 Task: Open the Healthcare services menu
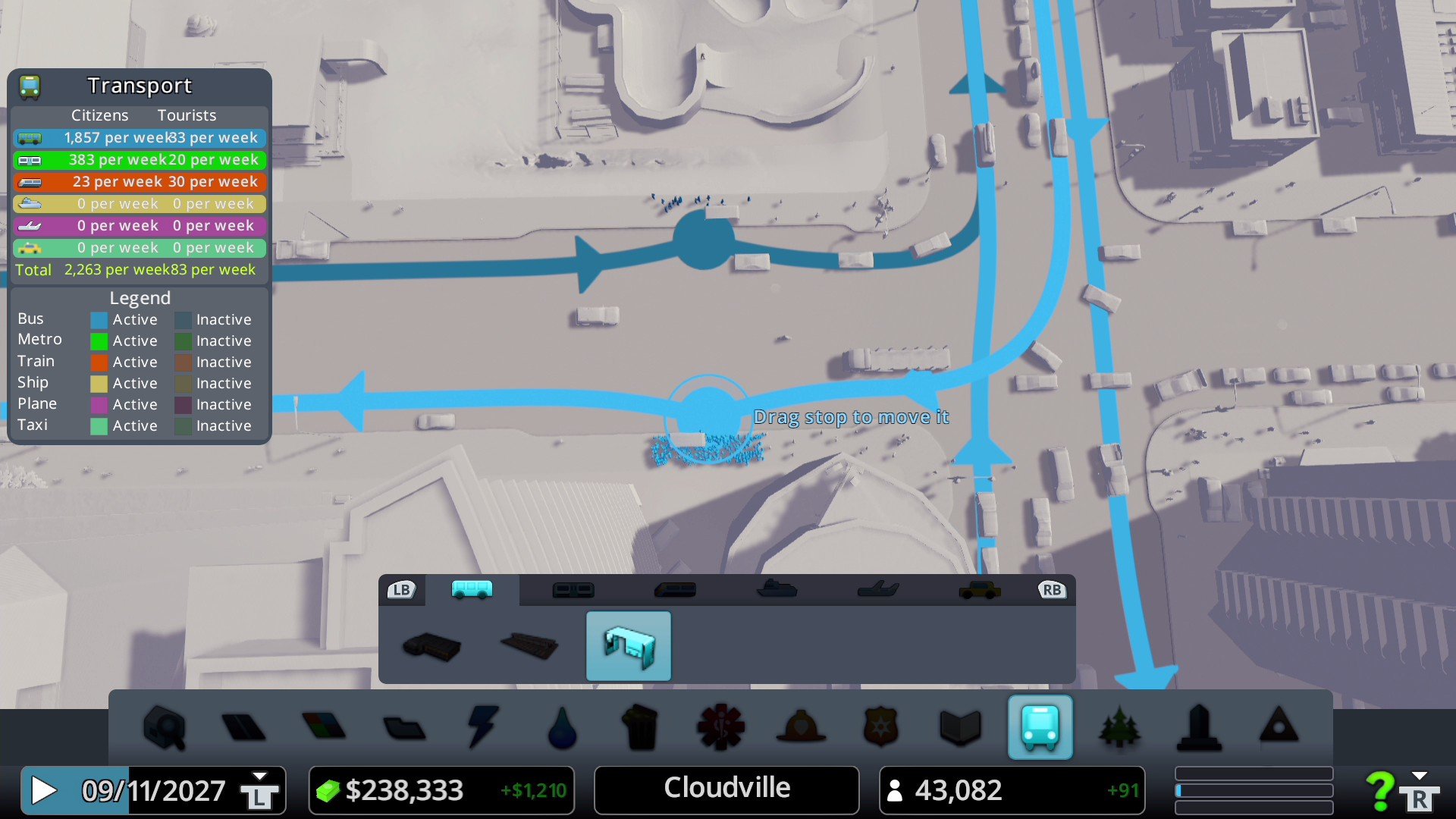[x=721, y=727]
